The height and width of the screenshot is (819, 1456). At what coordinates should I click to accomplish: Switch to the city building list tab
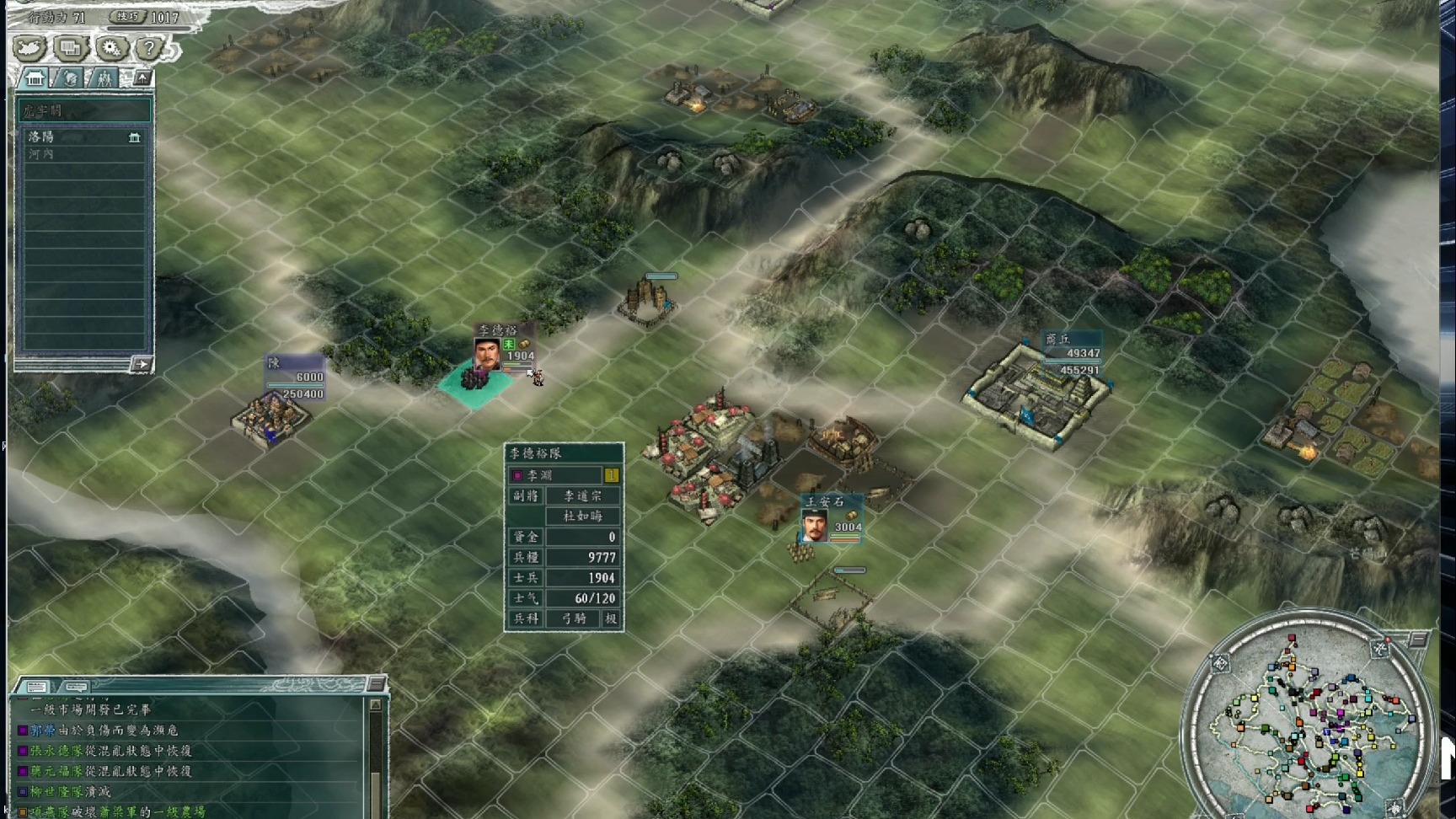(35, 79)
